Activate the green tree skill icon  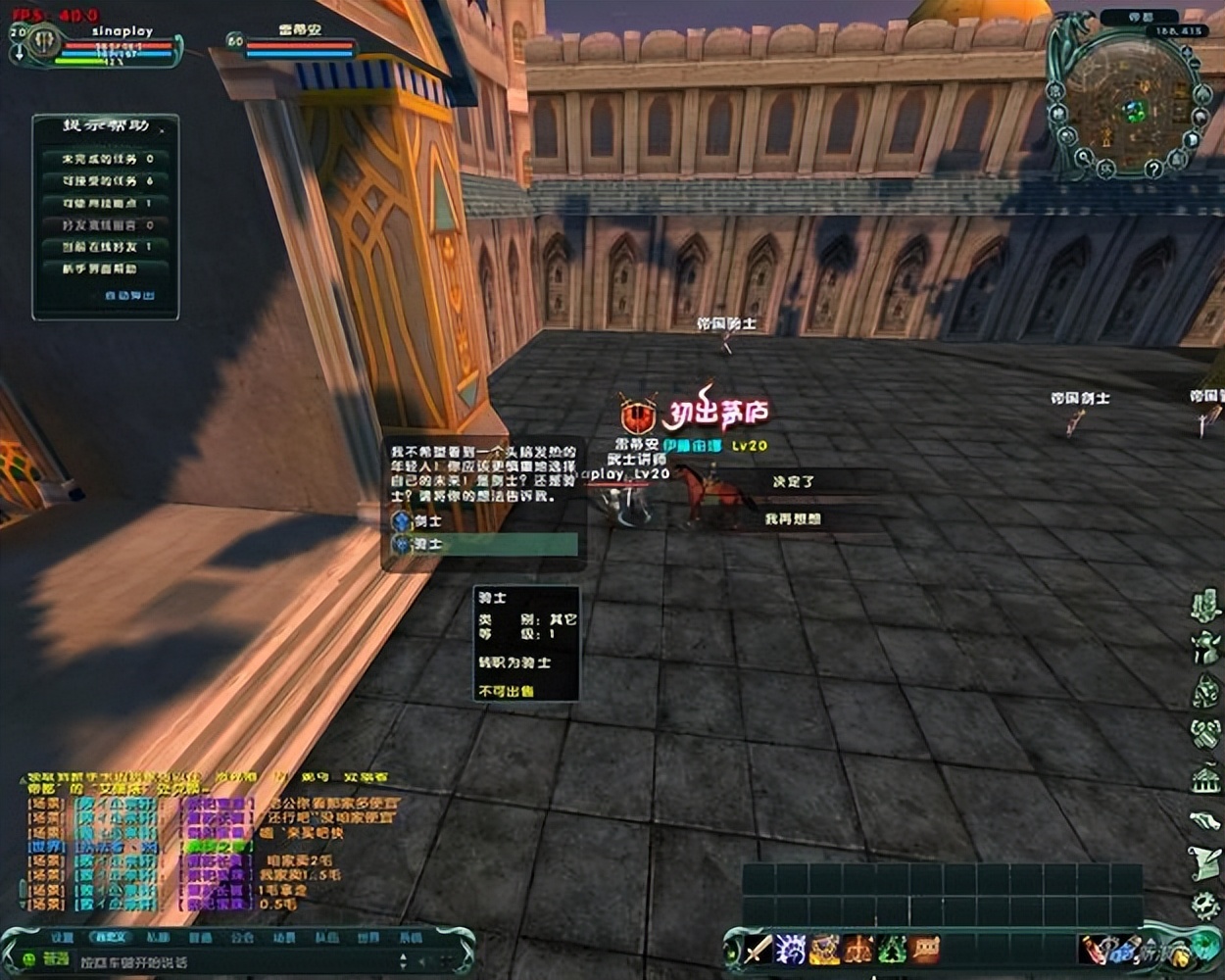tap(891, 949)
